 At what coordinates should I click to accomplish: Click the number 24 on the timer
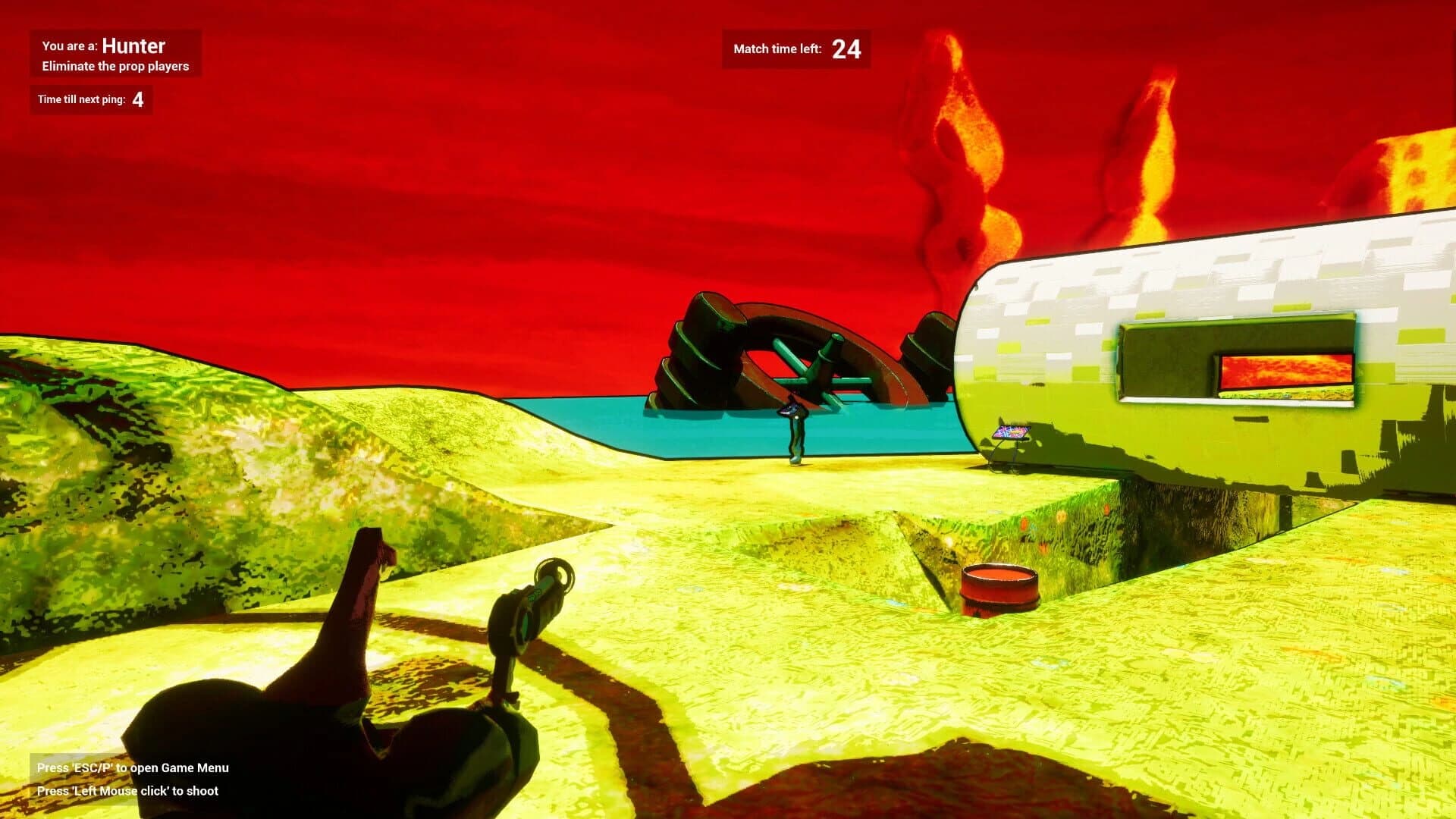(x=847, y=50)
